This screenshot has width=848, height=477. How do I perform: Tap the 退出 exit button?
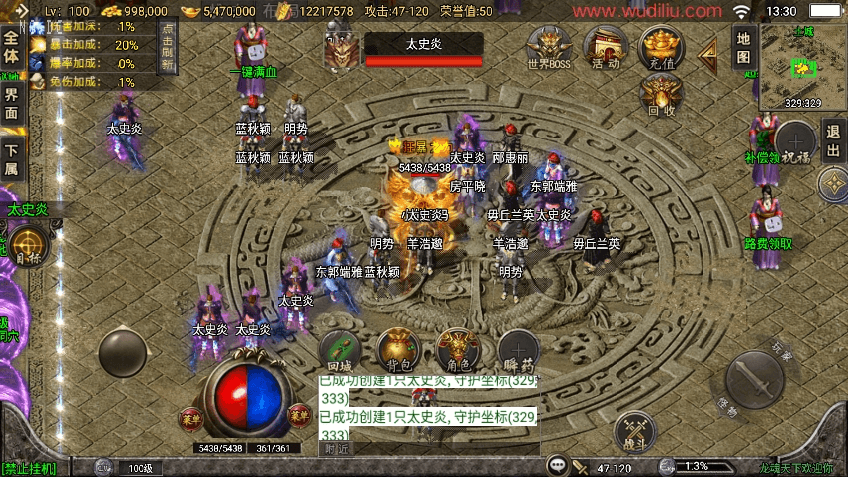point(833,142)
